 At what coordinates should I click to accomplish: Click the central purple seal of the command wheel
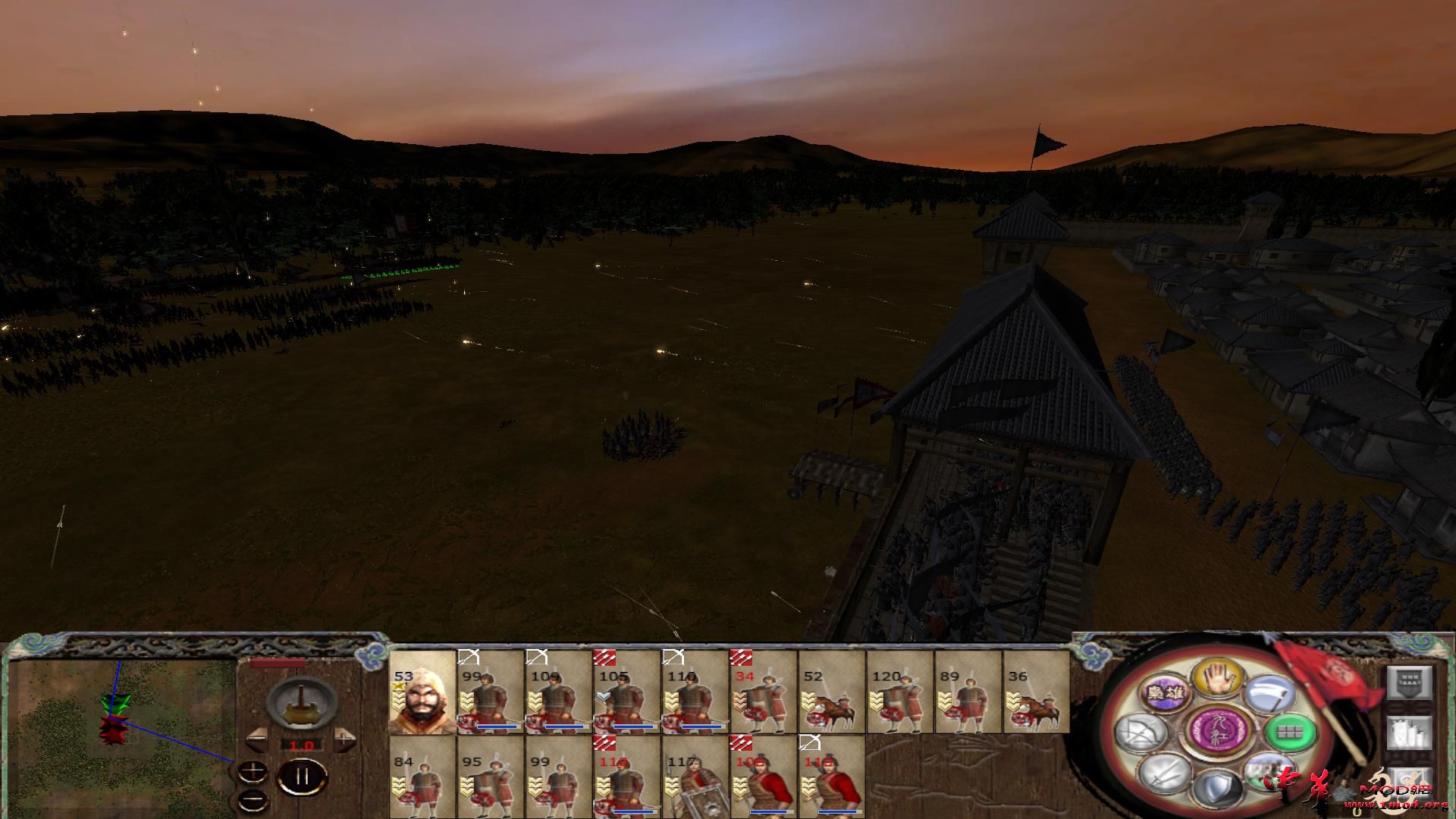pyautogui.click(x=1217, y=732)
